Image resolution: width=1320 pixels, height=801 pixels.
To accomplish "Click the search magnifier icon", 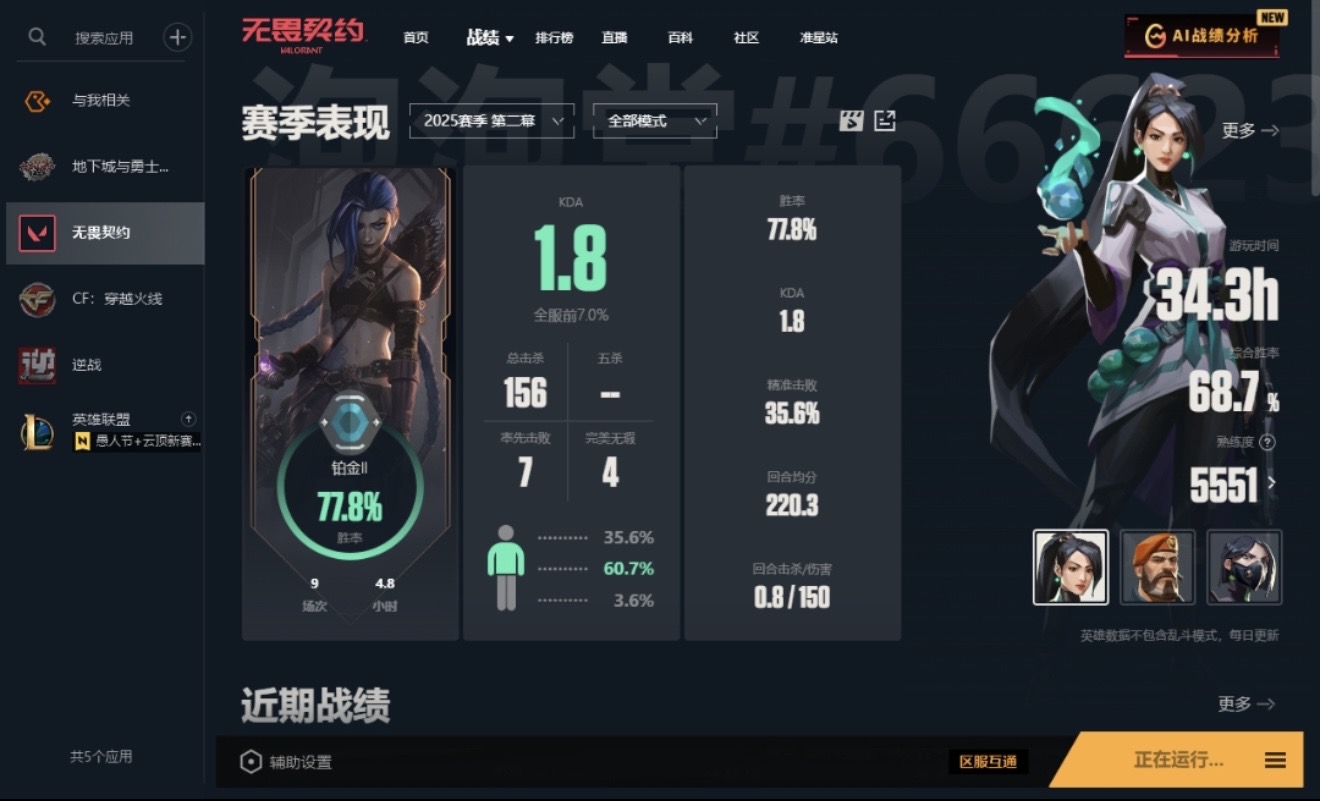I will click(36, 36).
